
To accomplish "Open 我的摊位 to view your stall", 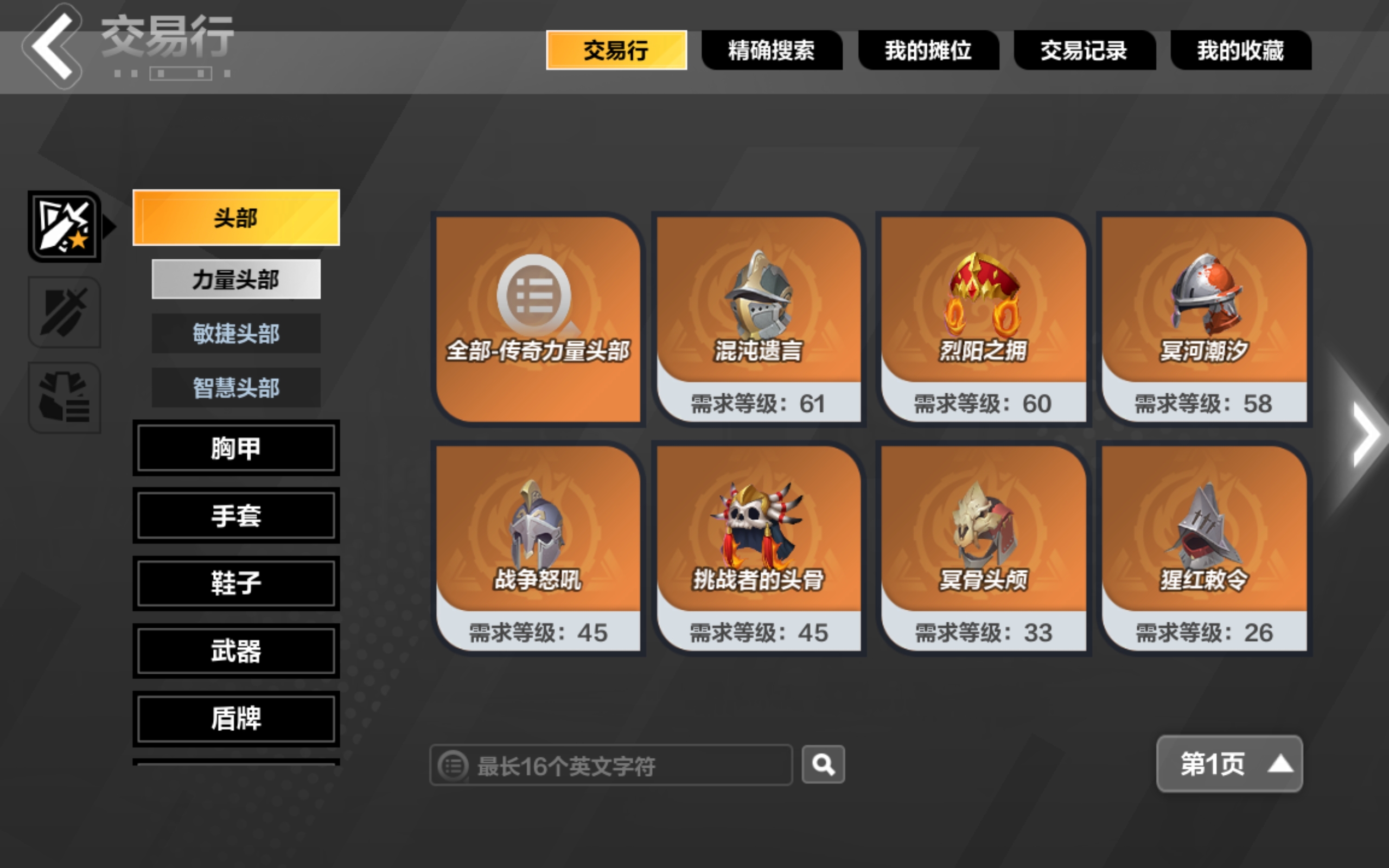I will tap(928, 50).
